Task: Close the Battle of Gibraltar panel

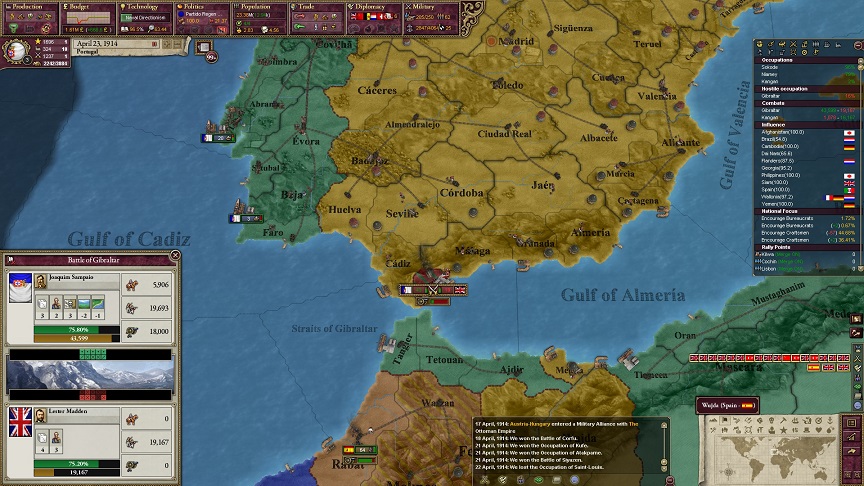Action: pos(175,256)
